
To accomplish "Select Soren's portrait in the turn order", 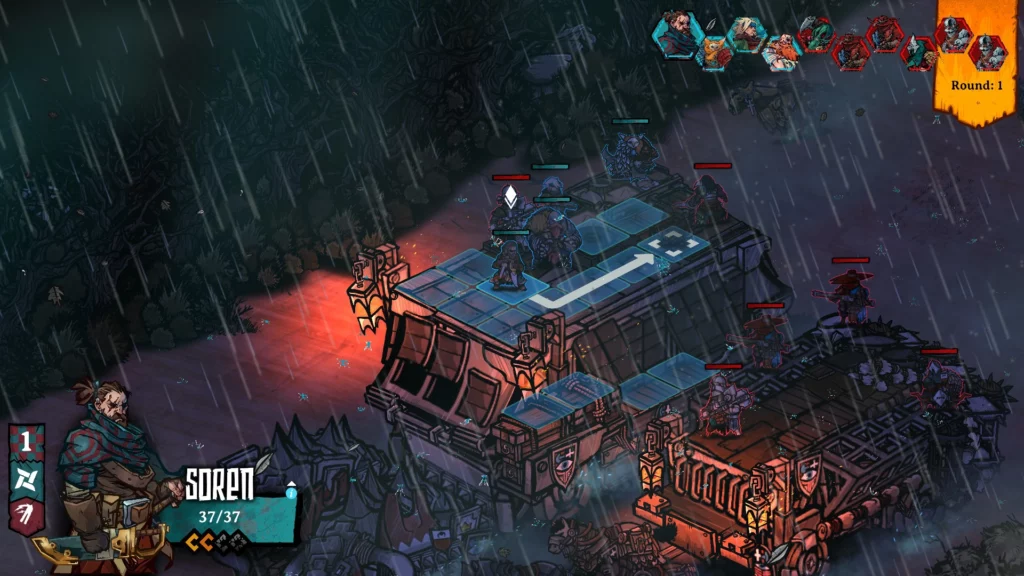I will coord(675,32).
